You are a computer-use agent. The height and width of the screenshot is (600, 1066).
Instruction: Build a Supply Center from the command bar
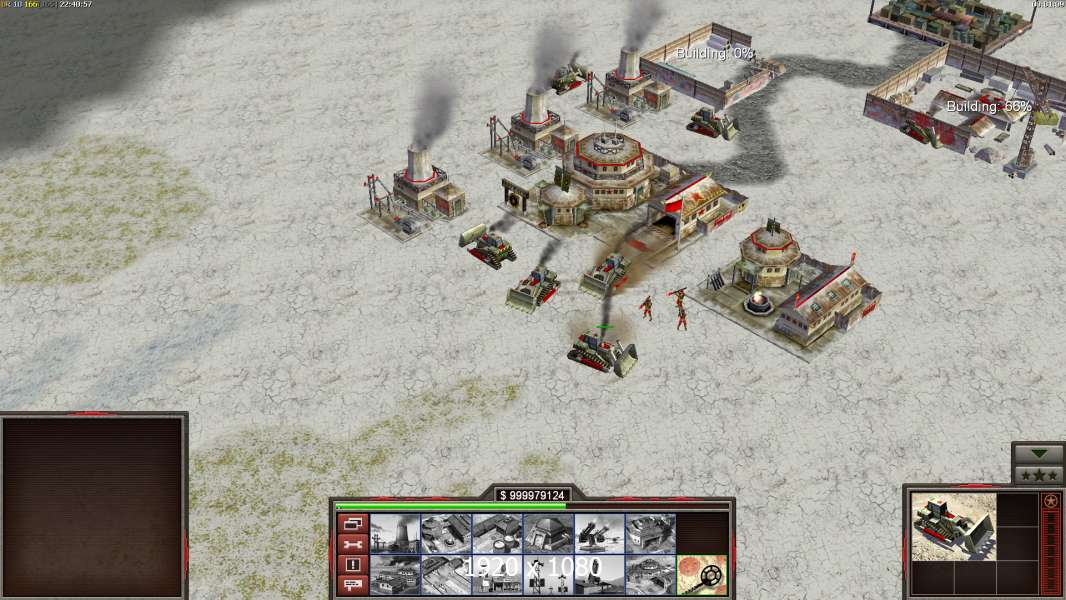pyautogui.click(x=497, y=533)
